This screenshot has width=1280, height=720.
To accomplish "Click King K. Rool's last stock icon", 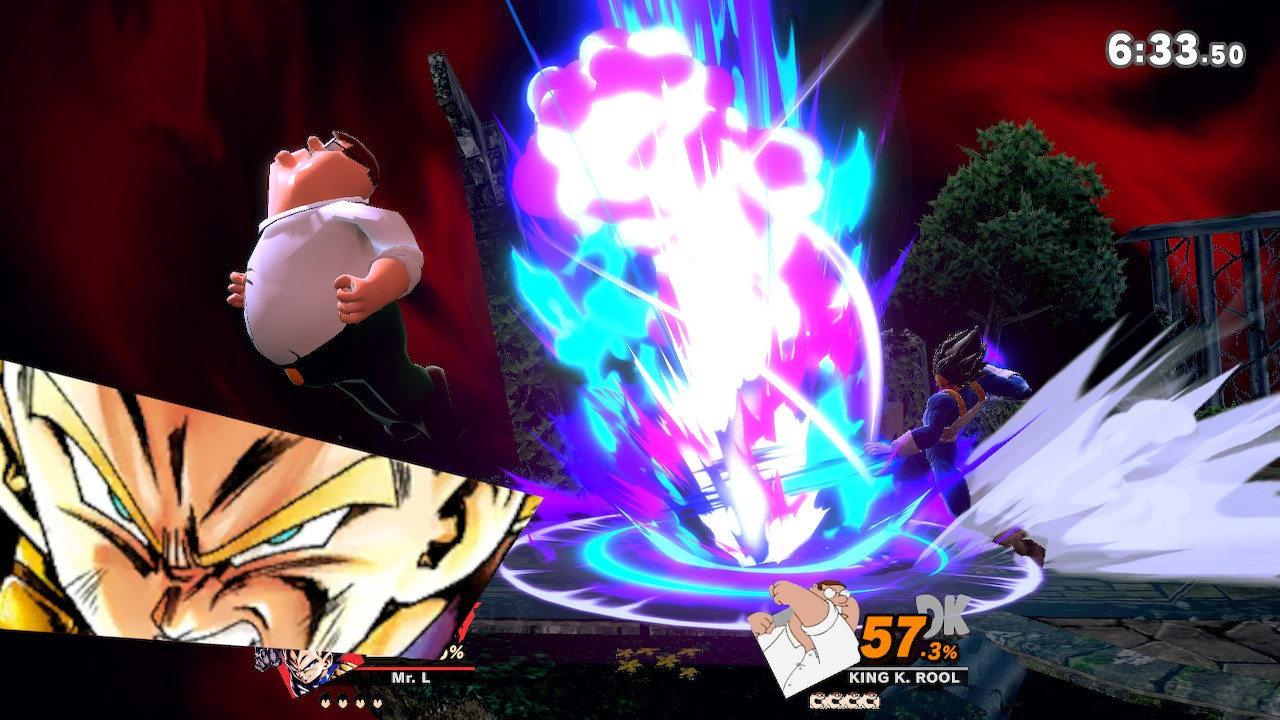I will pos(870,700).
